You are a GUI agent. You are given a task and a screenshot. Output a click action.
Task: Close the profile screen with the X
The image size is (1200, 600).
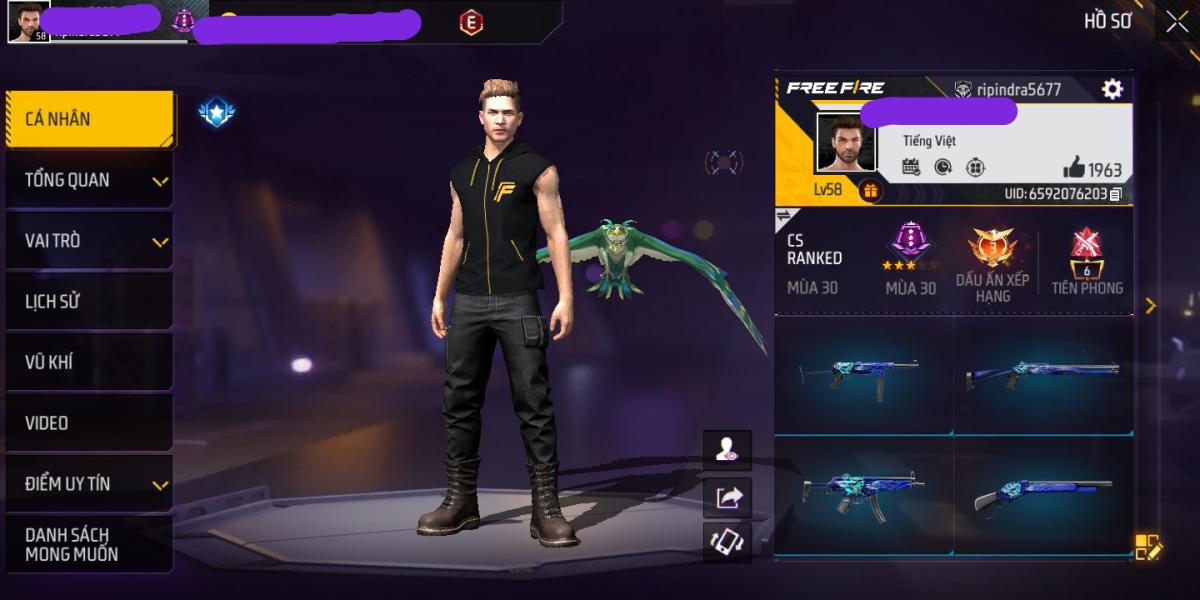pyautogui.click(x=1176, y=22)
